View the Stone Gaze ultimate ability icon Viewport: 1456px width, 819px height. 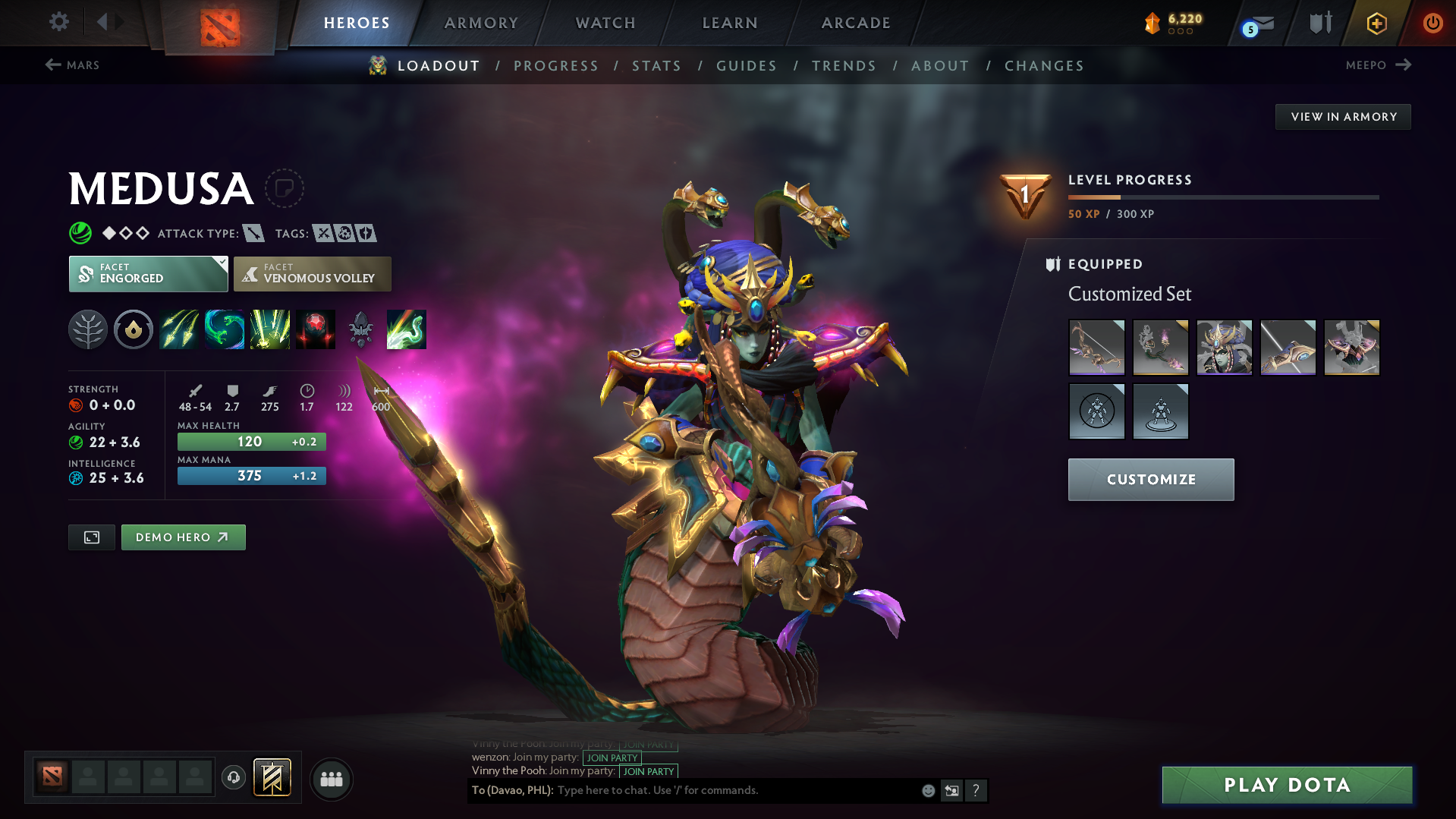click(316, 329)
